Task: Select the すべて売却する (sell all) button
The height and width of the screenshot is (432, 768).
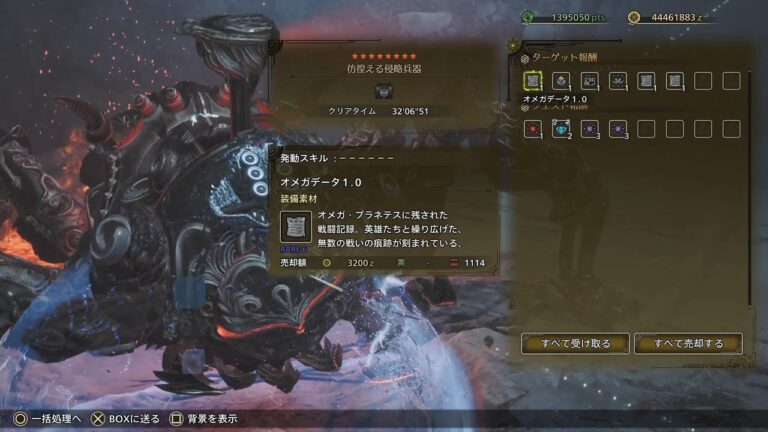Action: coord(688,344)
